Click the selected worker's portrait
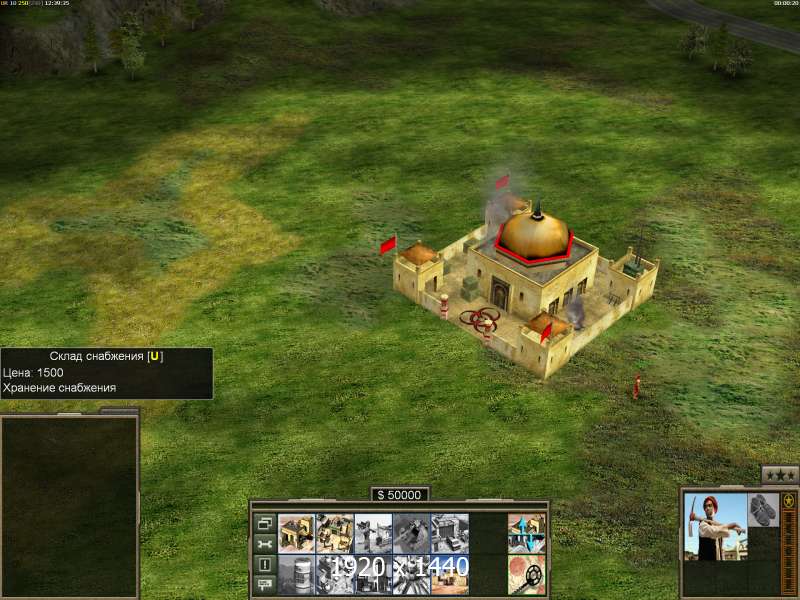The height and width of the screenshot is (600, 800). tap(716, 527)
